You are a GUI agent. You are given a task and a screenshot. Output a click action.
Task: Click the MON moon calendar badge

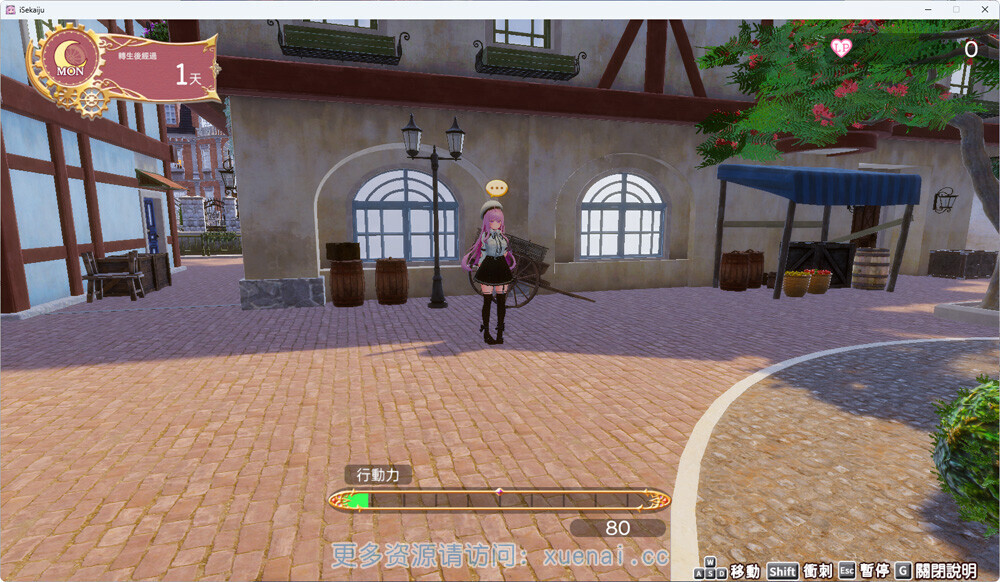tap(70, 58)
